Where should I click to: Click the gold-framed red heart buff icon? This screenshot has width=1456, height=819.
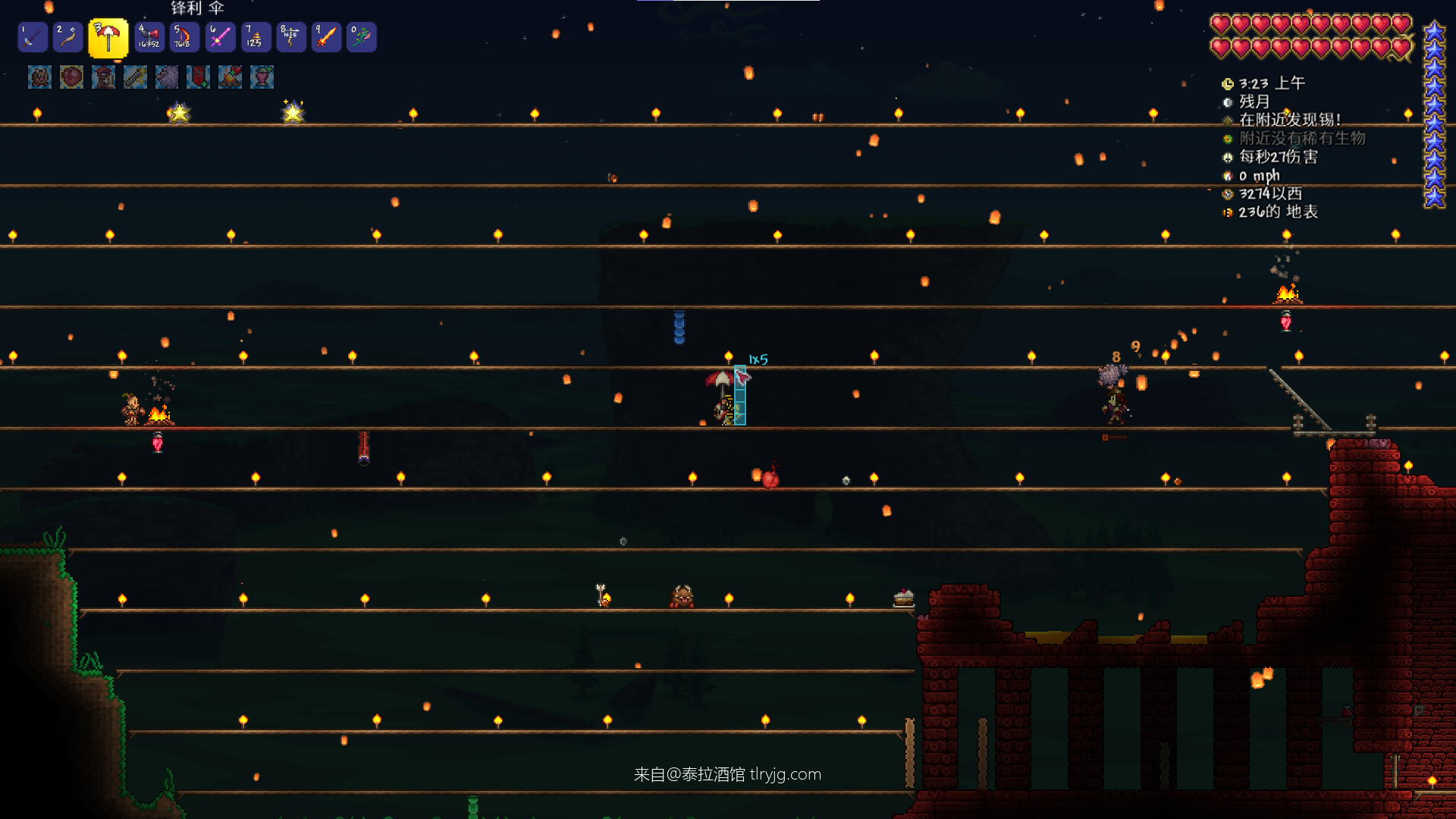pos(71,77)
